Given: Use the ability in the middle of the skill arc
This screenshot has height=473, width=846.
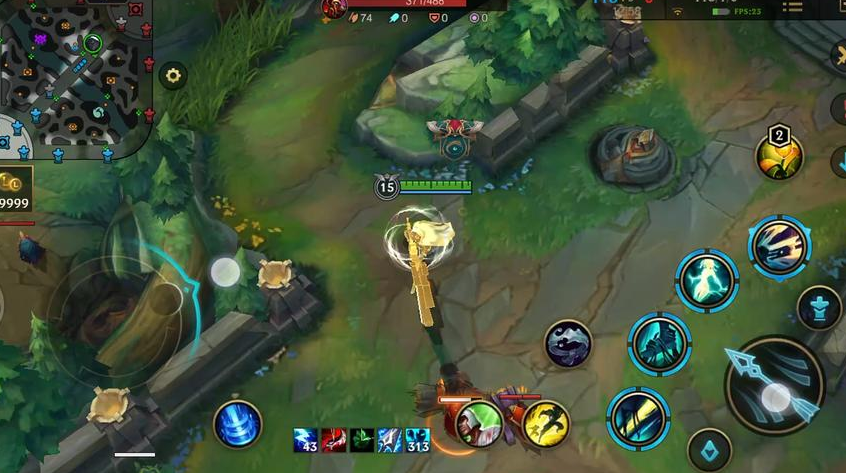Looking at the screenshot, I should 660,345.
